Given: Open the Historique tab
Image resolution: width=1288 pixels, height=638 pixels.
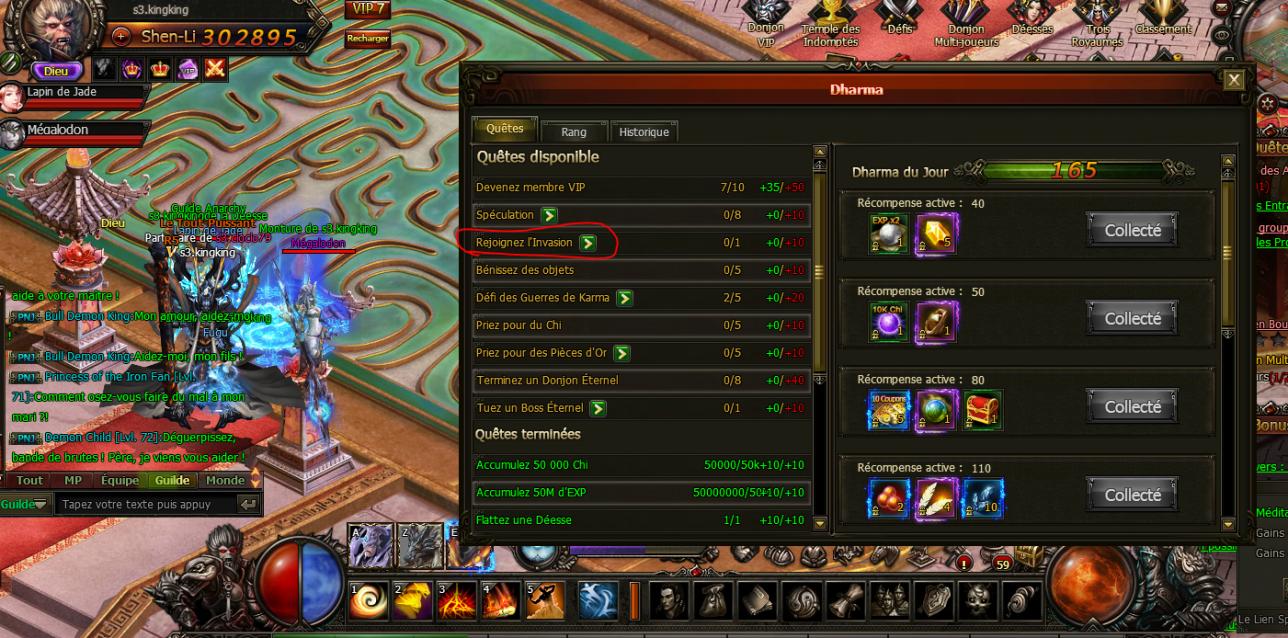Looking at the screenshot, I should click(x=643, y=132).
